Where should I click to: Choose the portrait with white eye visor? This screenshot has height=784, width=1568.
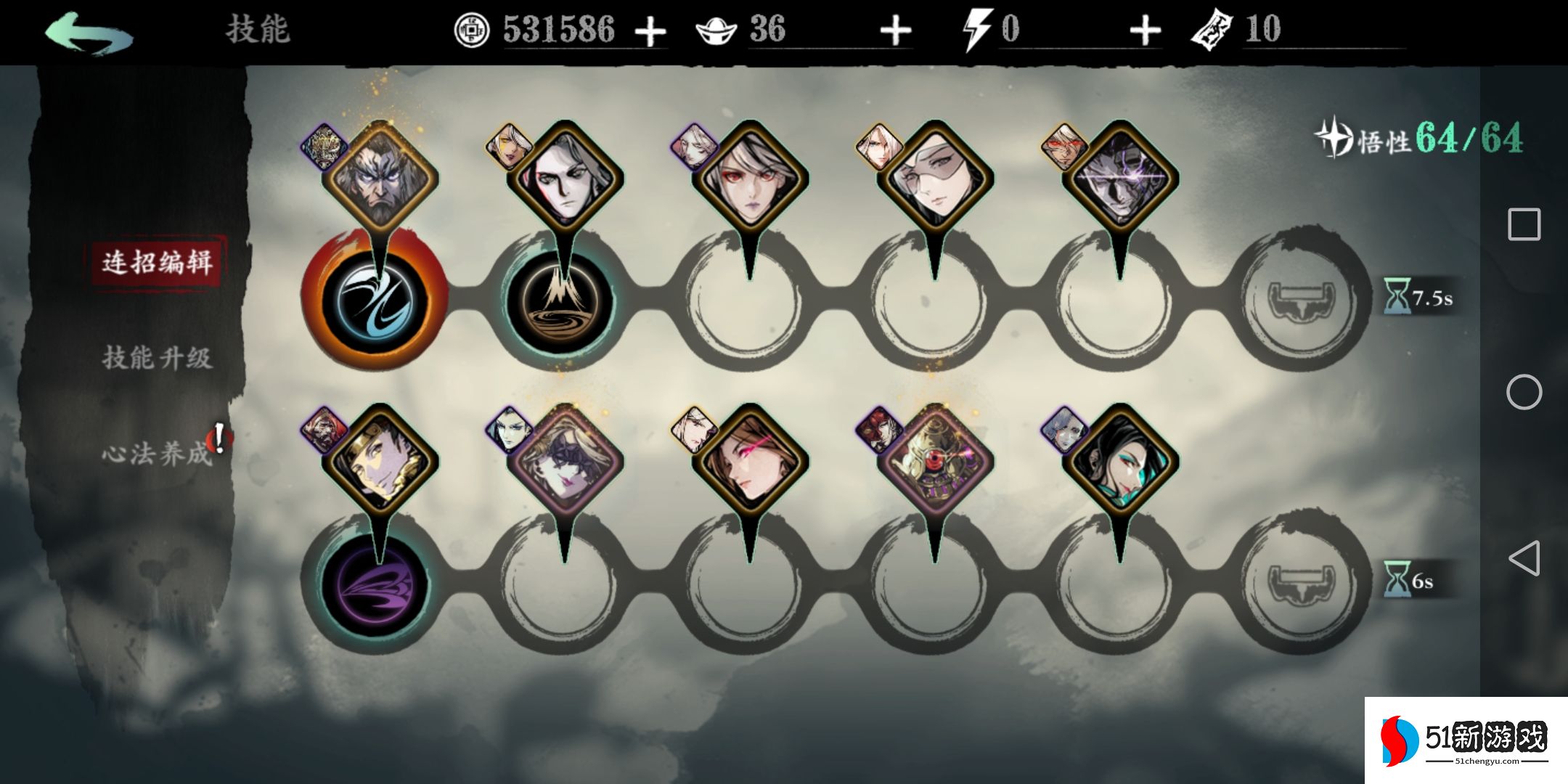[935, 179]
